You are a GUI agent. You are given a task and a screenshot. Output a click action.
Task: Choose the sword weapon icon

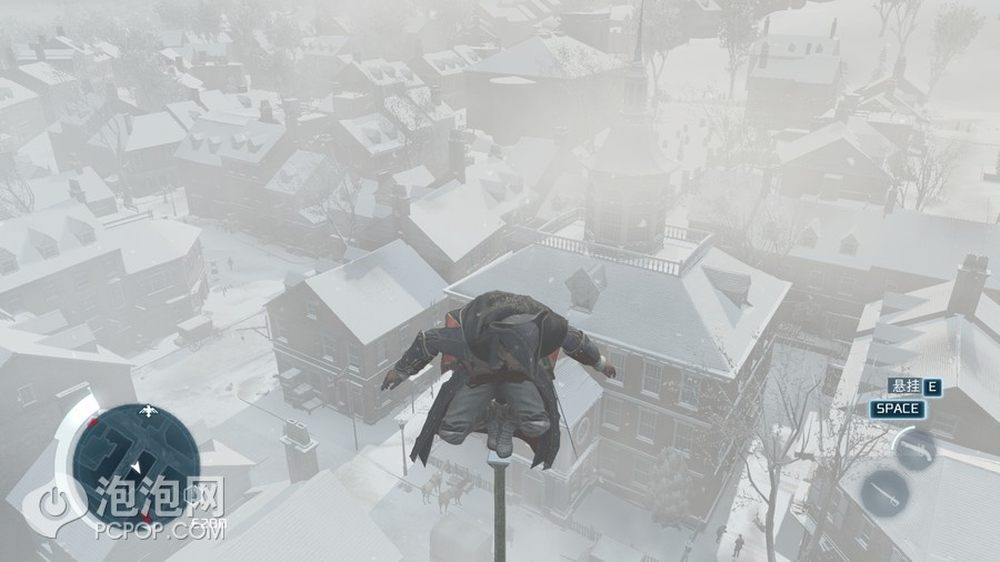(x=884, y=493)
